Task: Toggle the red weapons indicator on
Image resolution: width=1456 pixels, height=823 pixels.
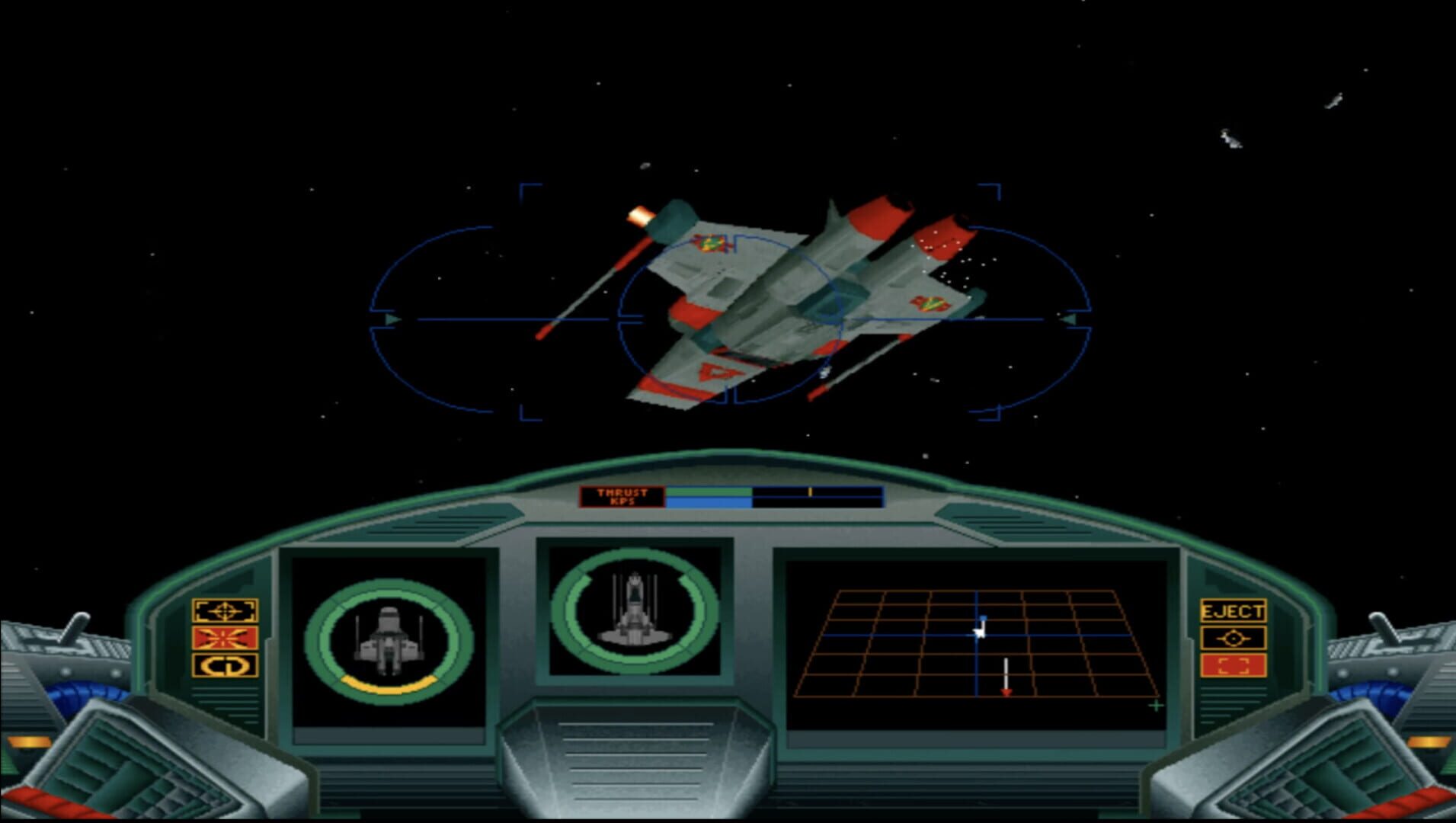Action: [x=223, y=639]
